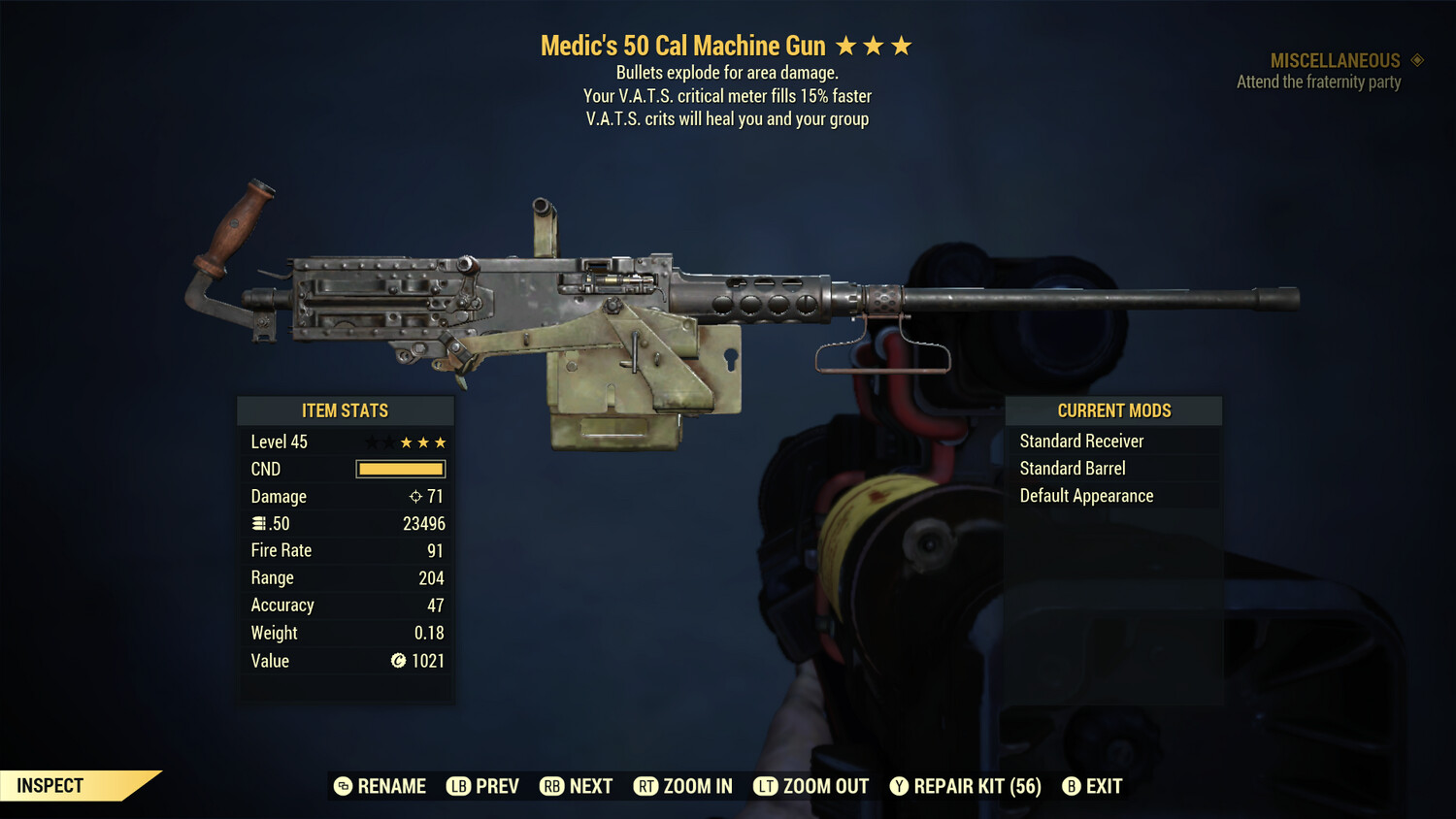1456x819 pixels.
Task: Expand the CURRENT MODS panel header
Action: (1113, 409)
